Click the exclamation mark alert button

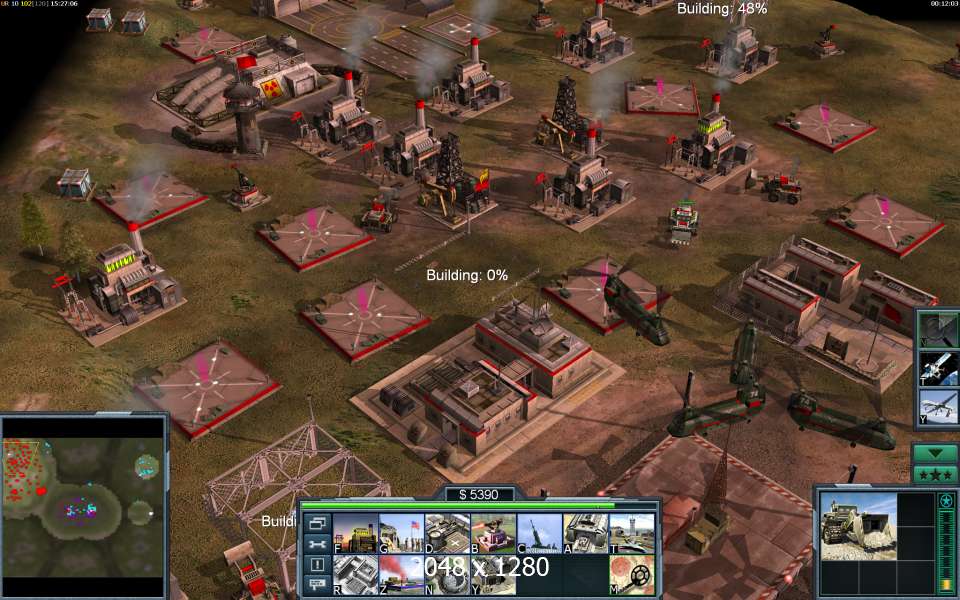[x=317, y=564]
